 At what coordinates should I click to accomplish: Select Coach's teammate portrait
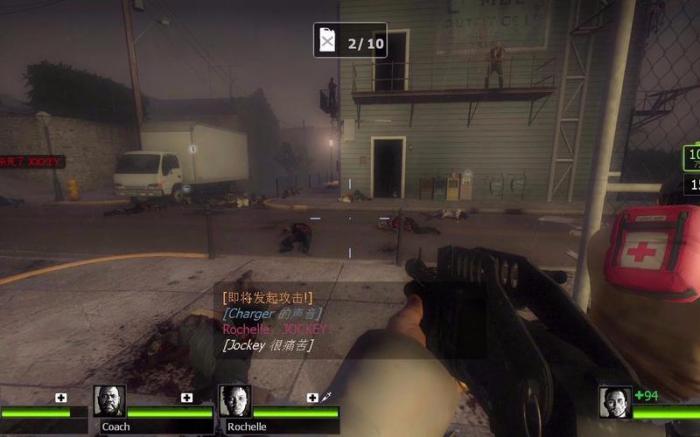[110, 402]
